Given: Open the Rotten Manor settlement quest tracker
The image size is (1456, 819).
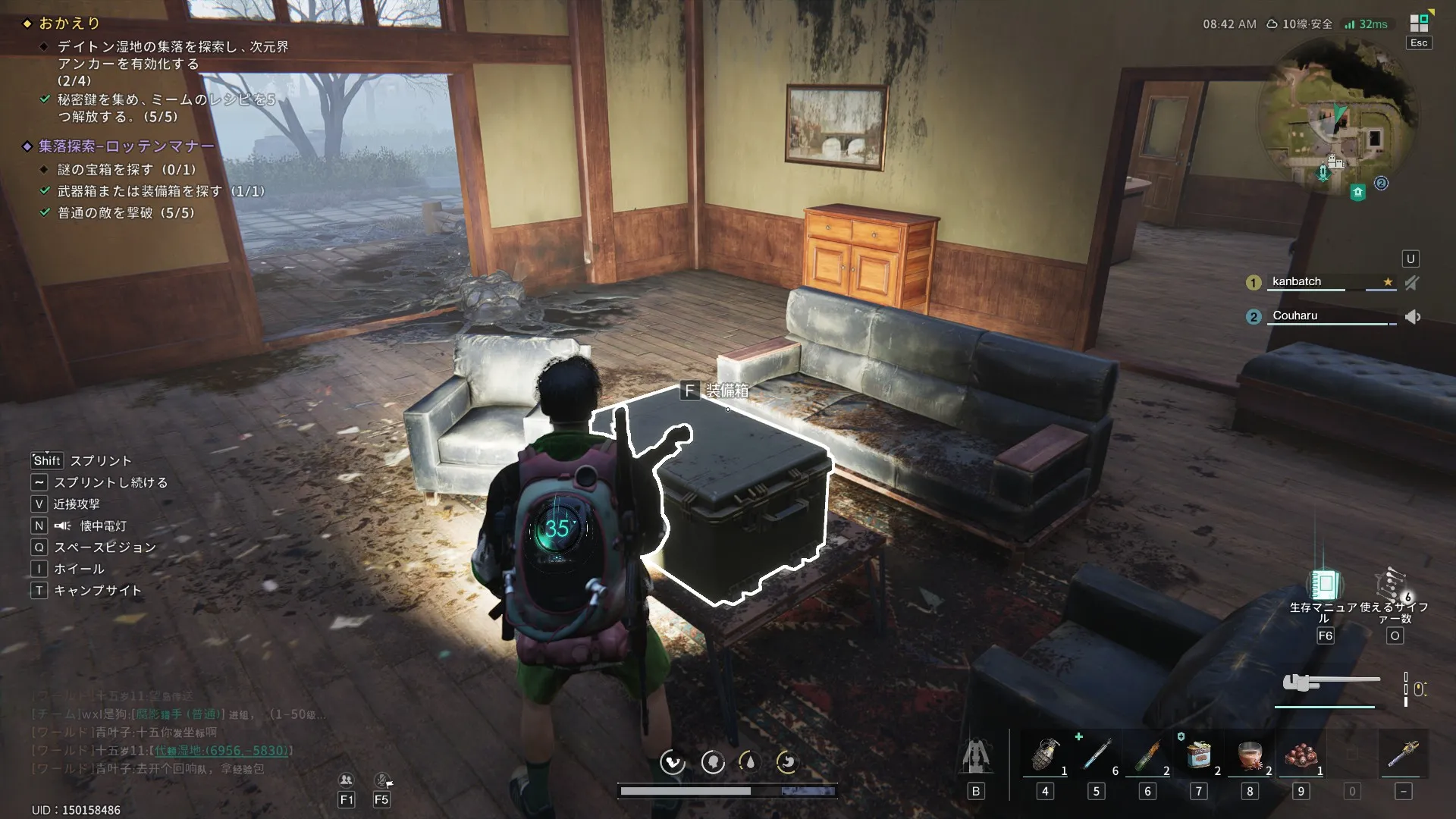Looking at the screenshot, I should click(x=127, y=146).
